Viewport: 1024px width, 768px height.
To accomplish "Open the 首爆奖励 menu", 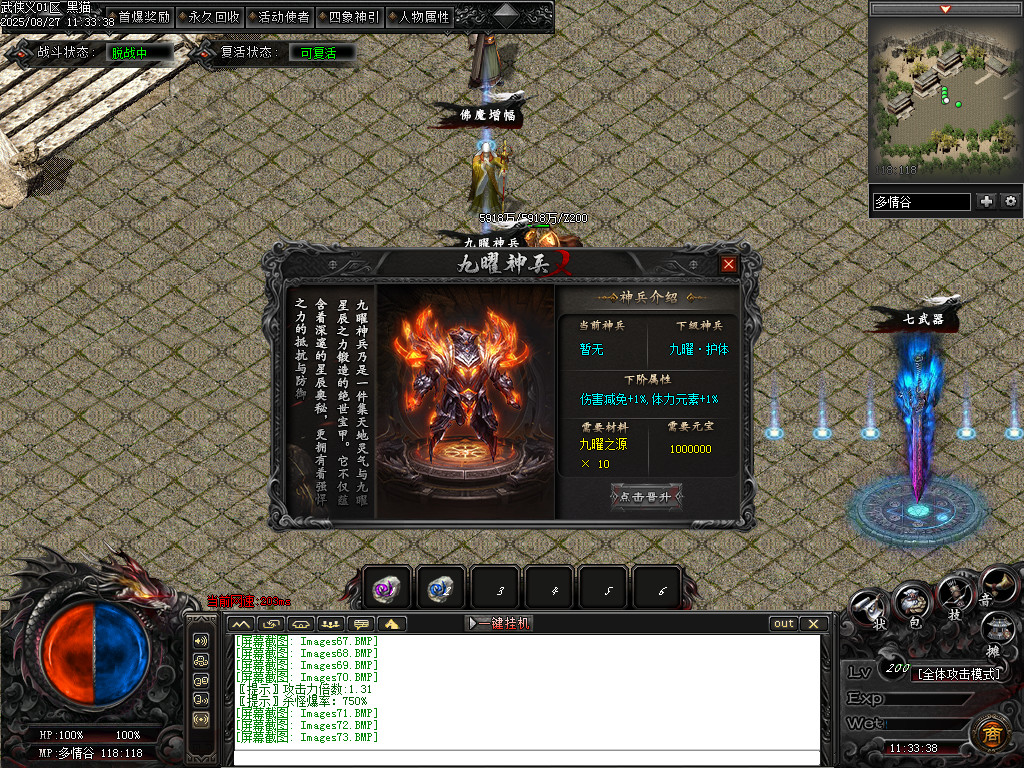I will tap(144, 17).
